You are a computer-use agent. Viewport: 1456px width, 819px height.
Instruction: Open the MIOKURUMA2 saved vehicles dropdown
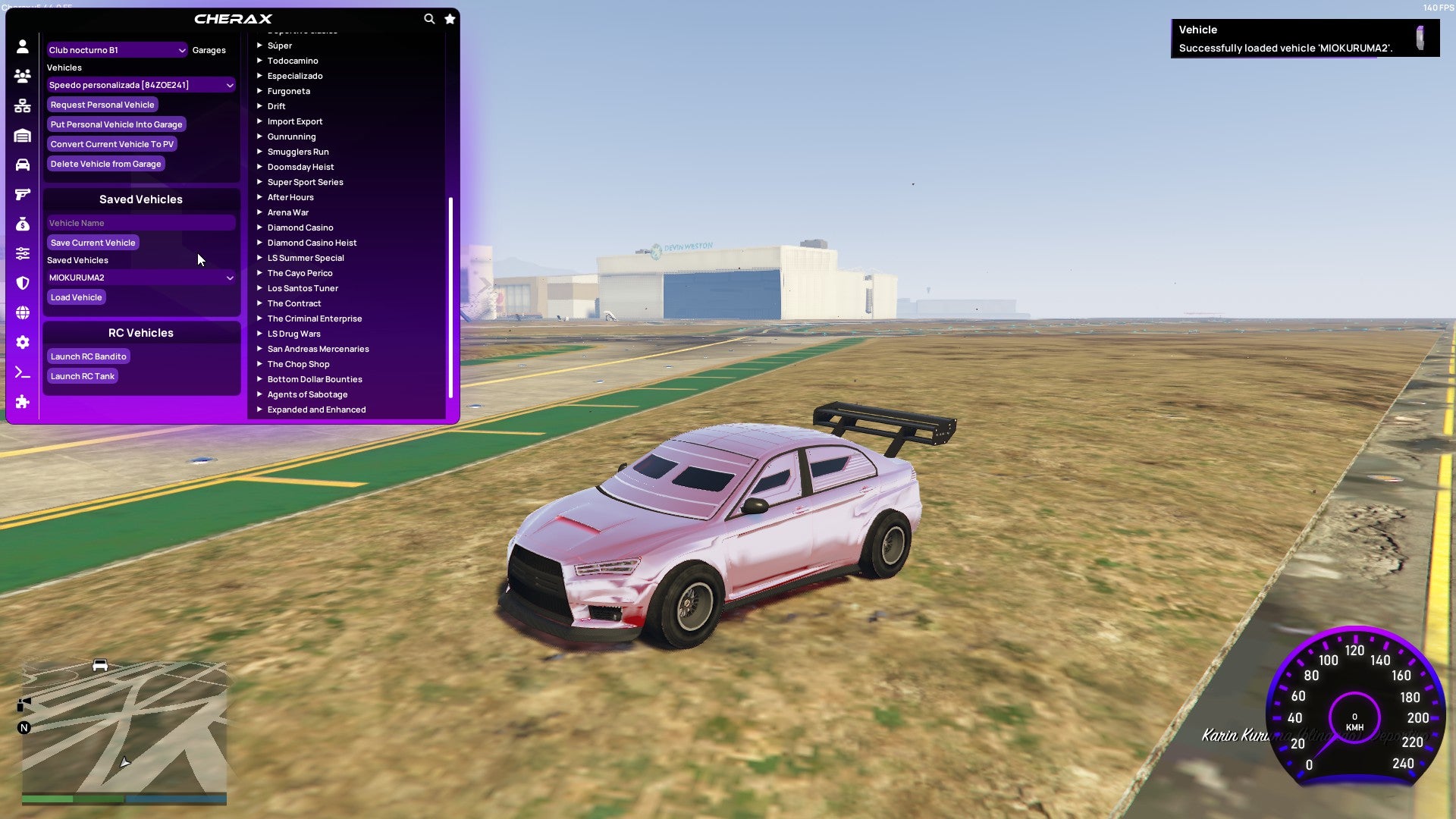click(x=141, y=278)
